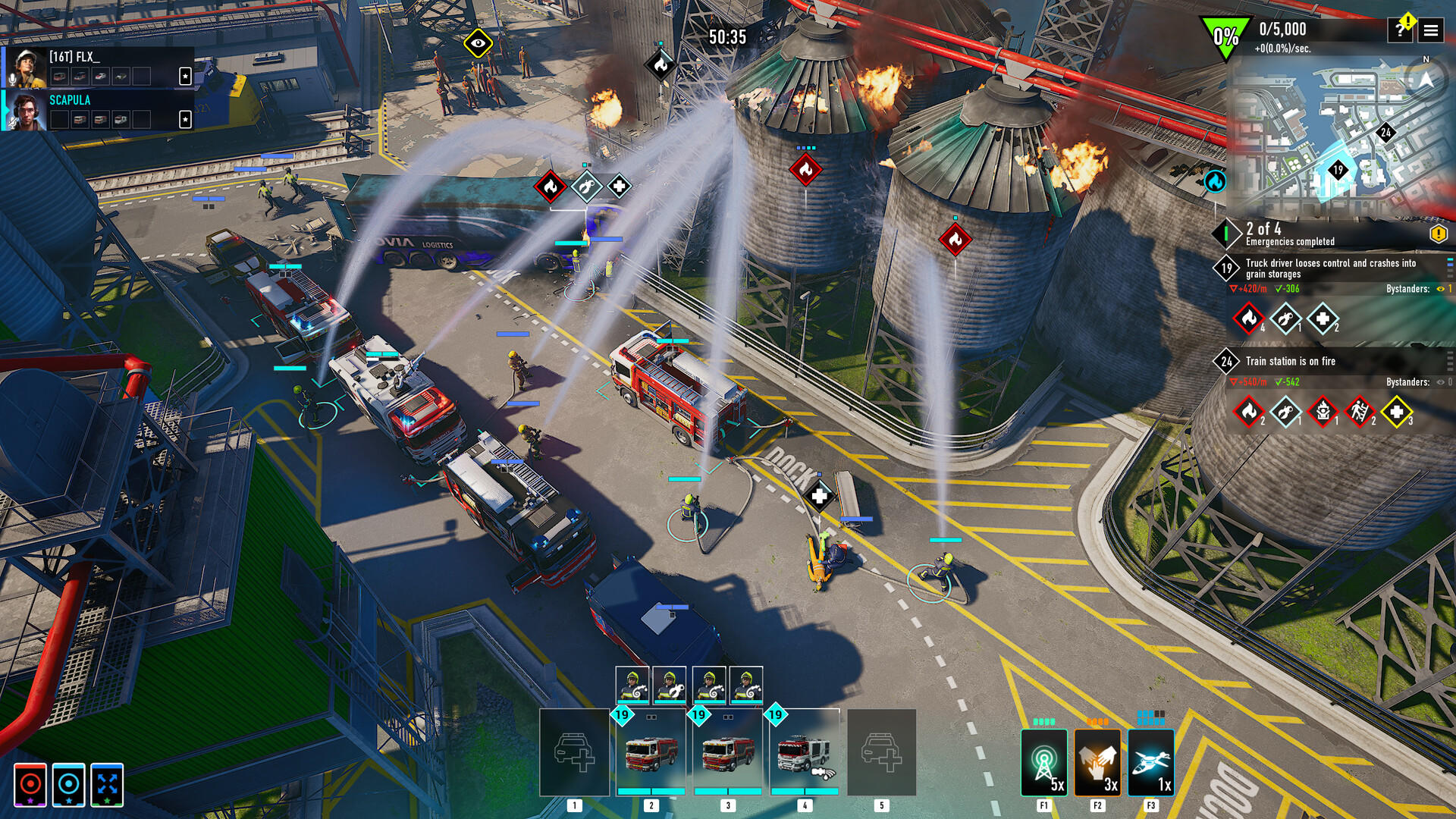Launch the F3 drone ability
Screen dimensions: 1456x819
click(x=1150, y=762)
